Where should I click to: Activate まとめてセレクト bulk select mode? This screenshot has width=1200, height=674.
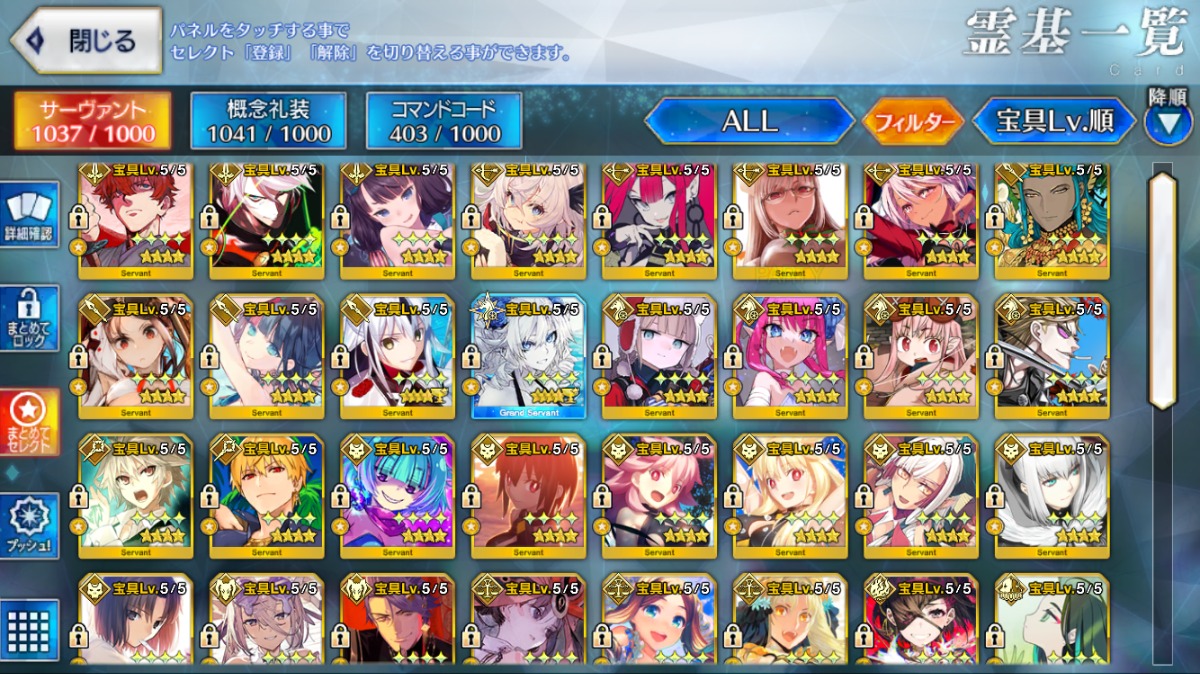pyautogui.click(x=31, y=423)
